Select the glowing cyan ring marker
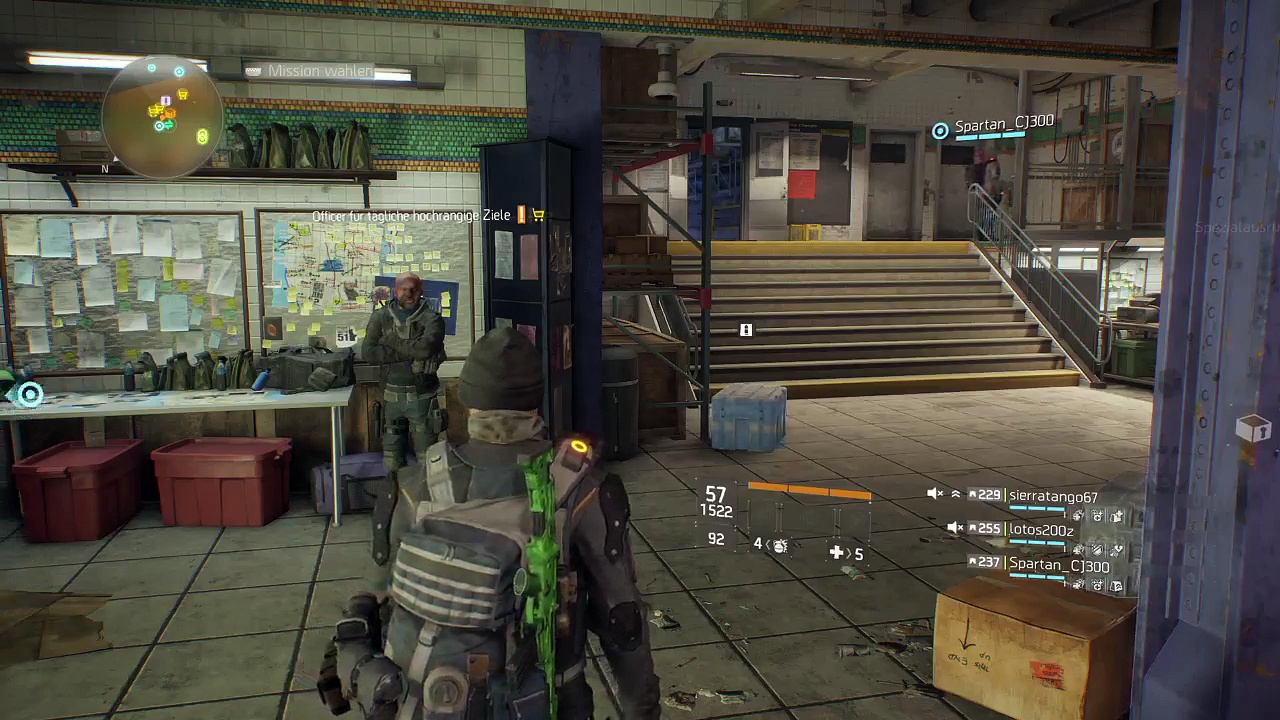The height and width of the screenshot is (720, 1280). tap(30, 395)
